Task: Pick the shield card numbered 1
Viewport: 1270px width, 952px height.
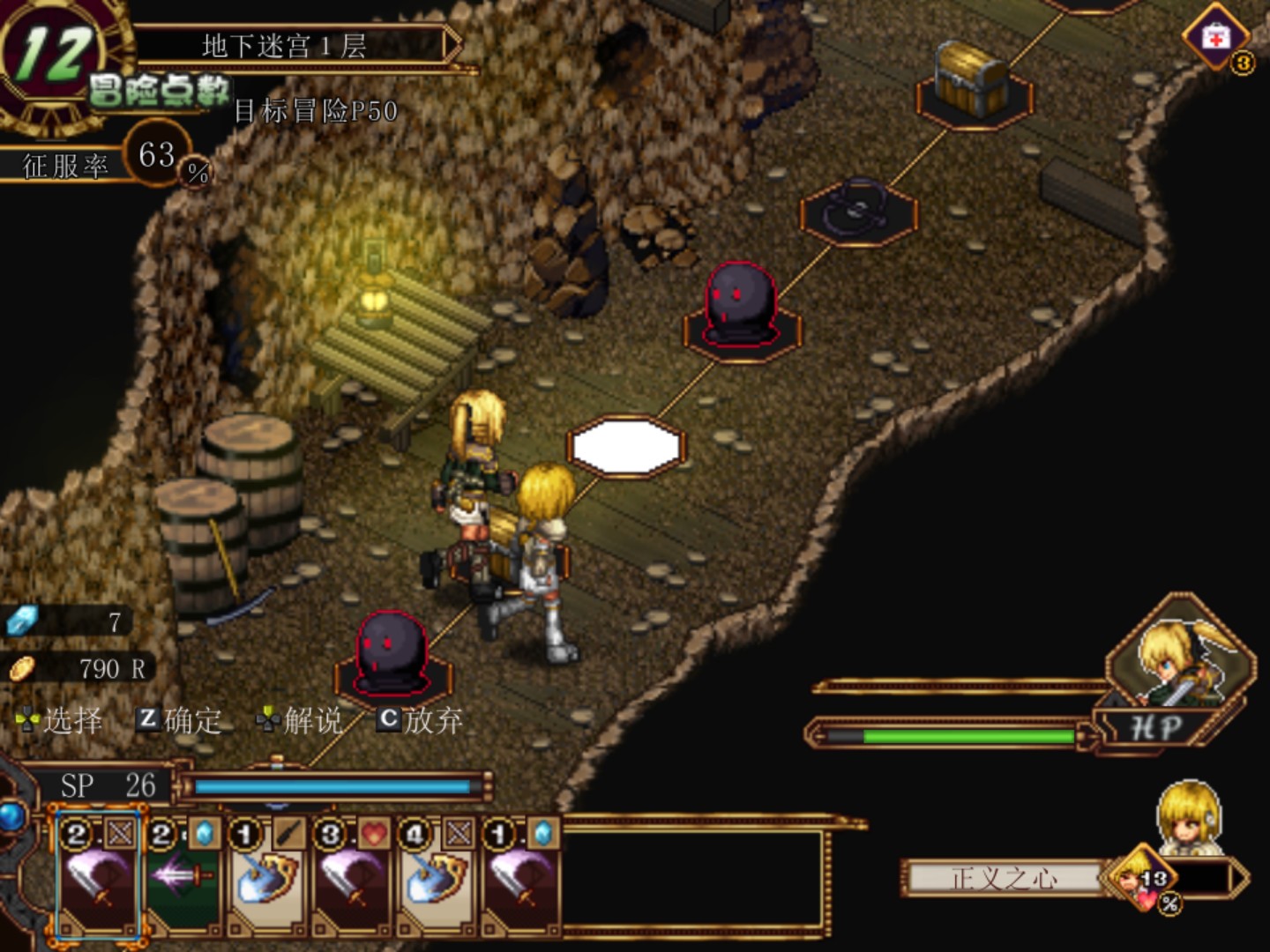Action: 265,878
